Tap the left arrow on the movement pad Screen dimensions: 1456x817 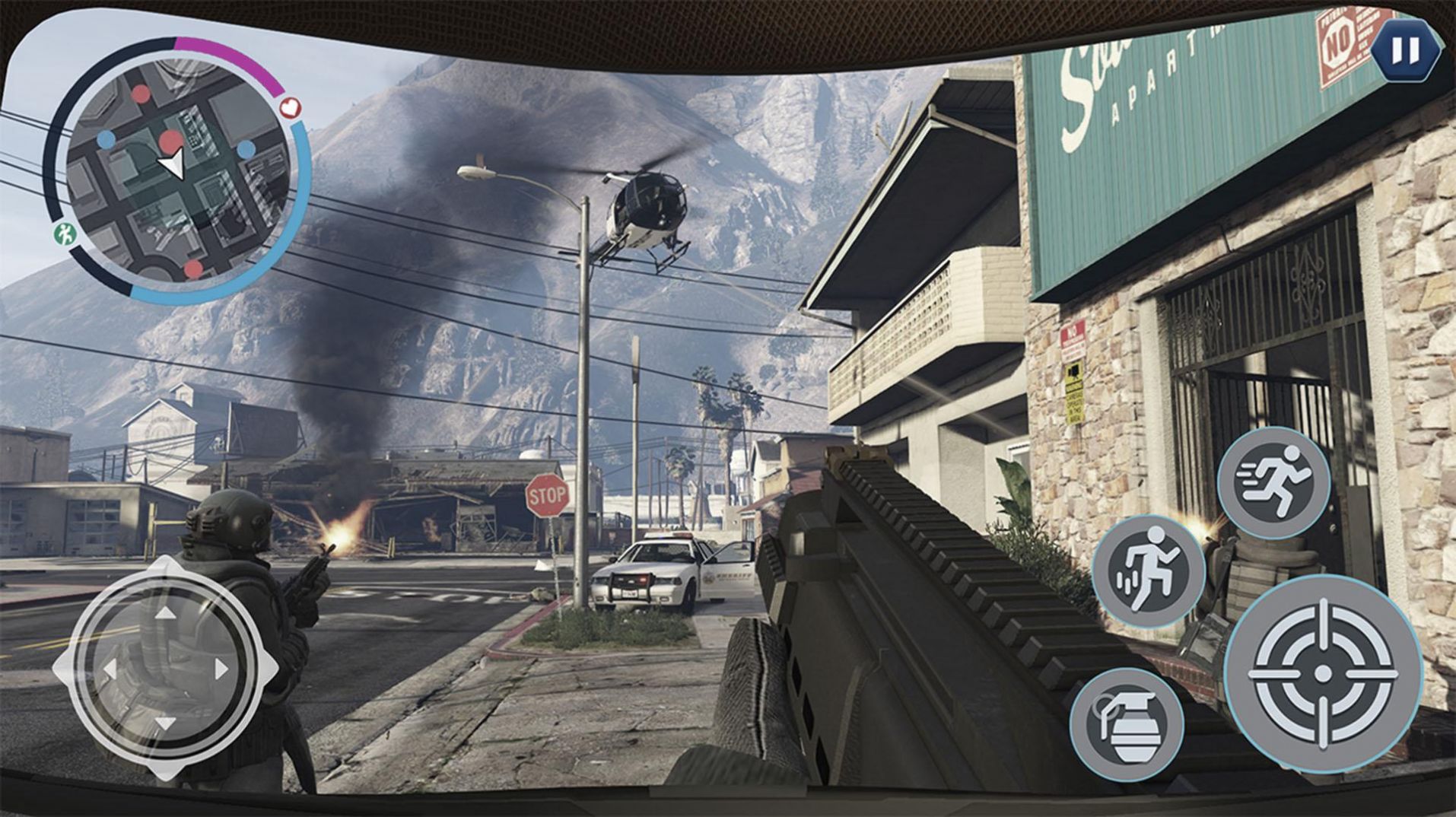tap(110, 669)
